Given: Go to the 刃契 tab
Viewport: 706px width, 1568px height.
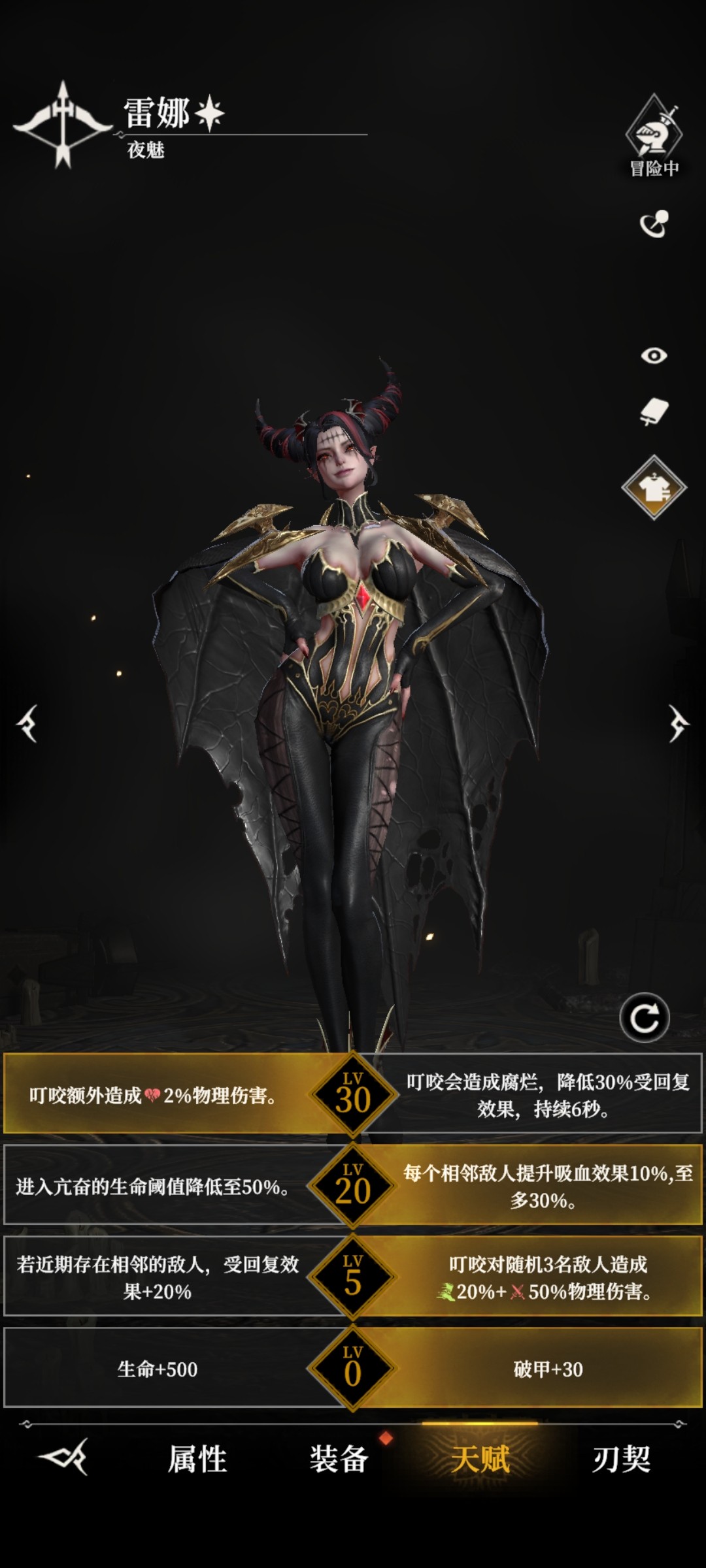Looking at the screenshot, I should [621, 1459].
